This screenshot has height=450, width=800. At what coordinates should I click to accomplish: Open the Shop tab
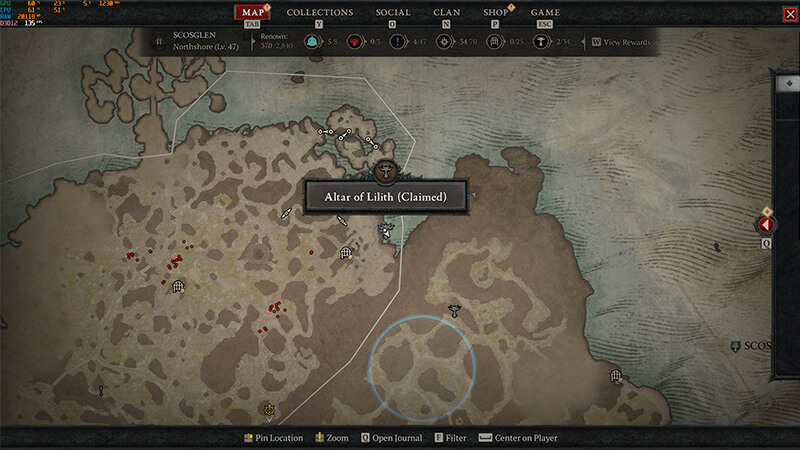pyautogui.click(x=495, y=13)
